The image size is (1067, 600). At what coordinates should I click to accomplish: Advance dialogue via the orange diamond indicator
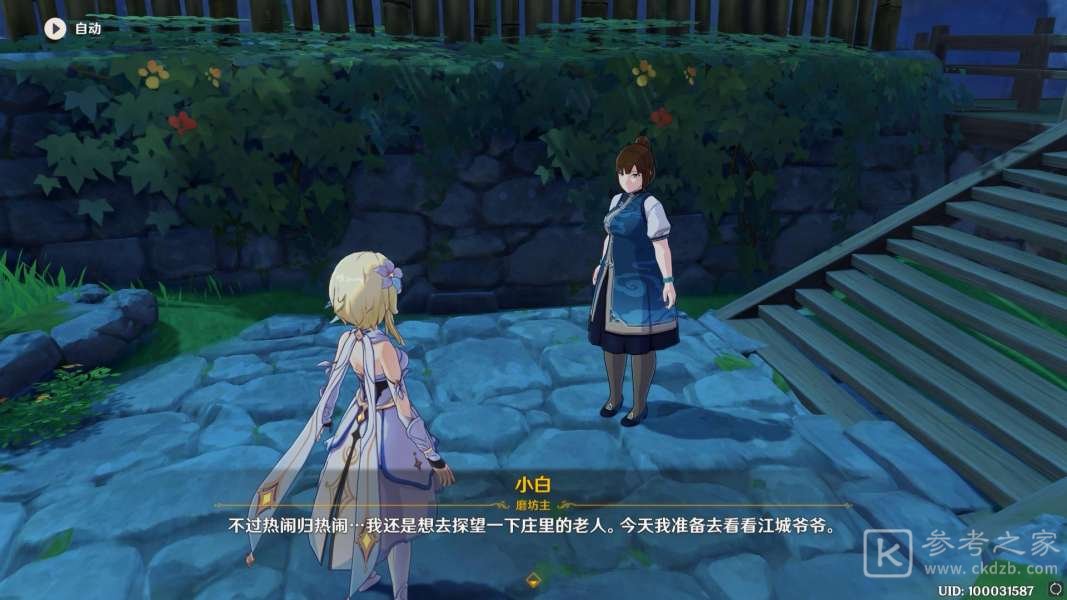point(533,580)
